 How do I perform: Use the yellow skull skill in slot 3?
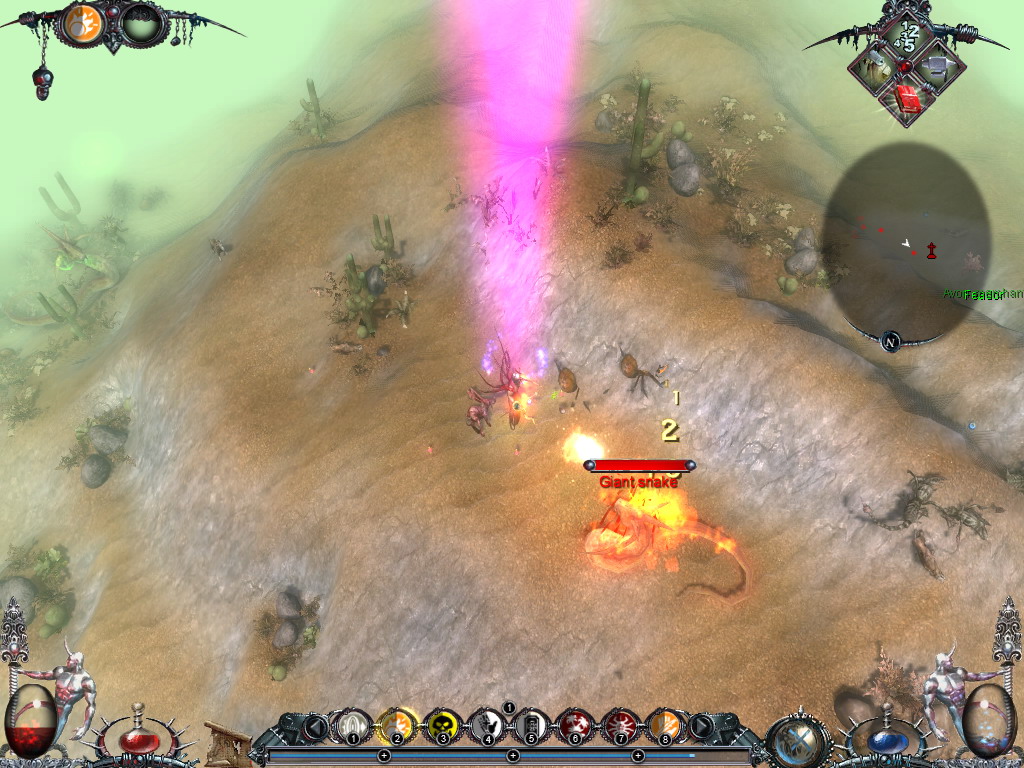pos(442,724)
